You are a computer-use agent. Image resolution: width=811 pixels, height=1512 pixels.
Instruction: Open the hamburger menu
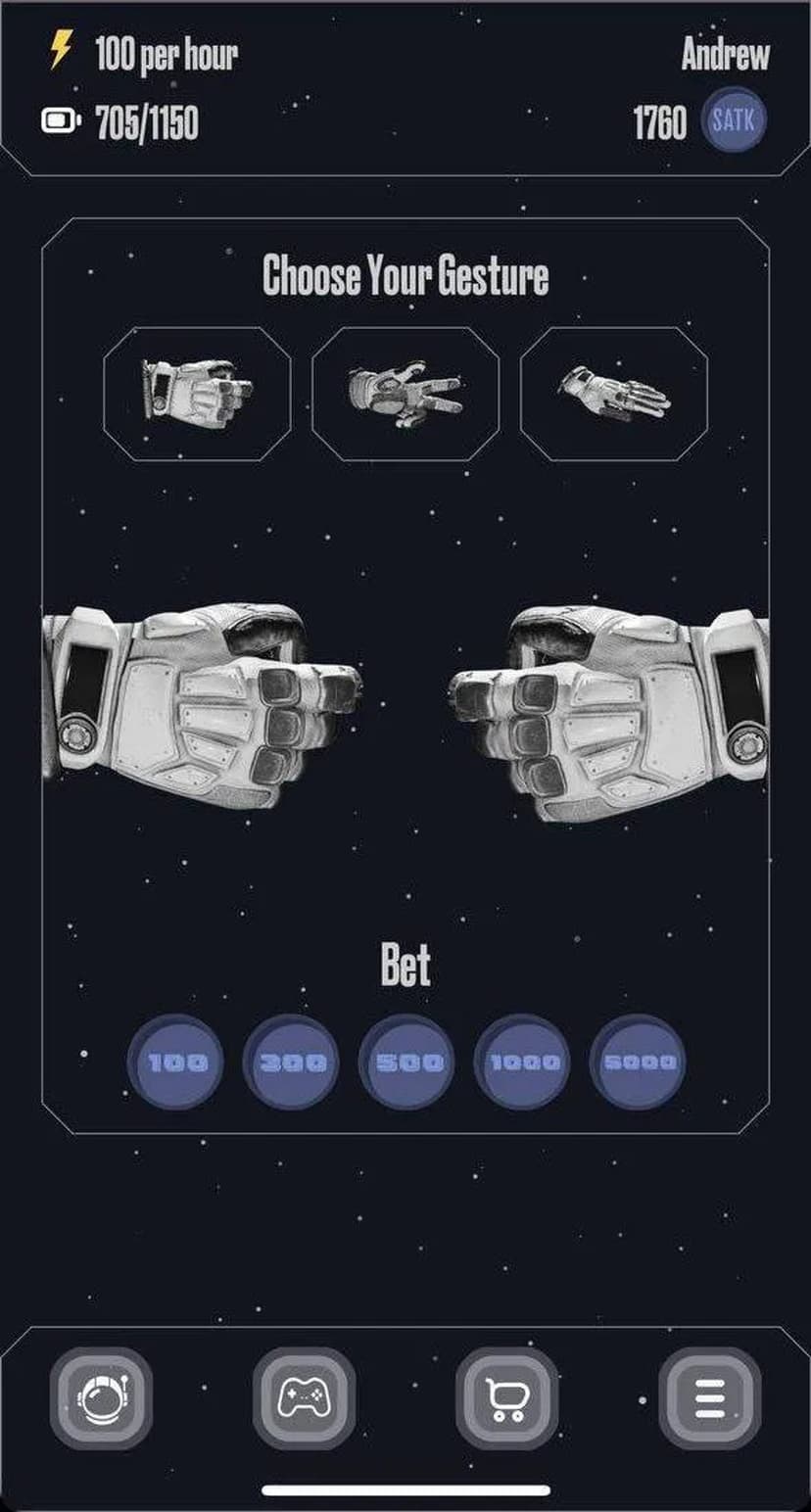(x=709, y=1397)
